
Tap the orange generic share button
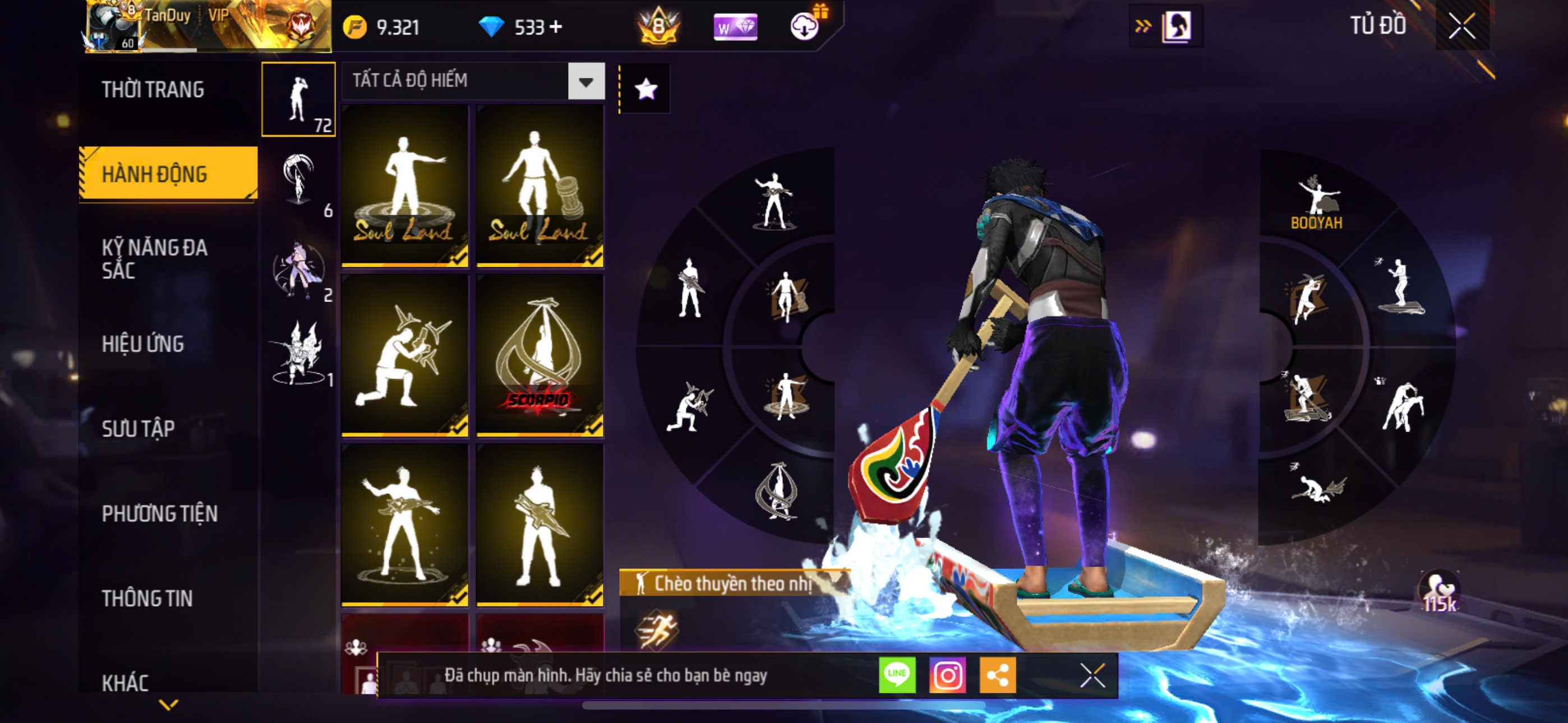(997, 675)
